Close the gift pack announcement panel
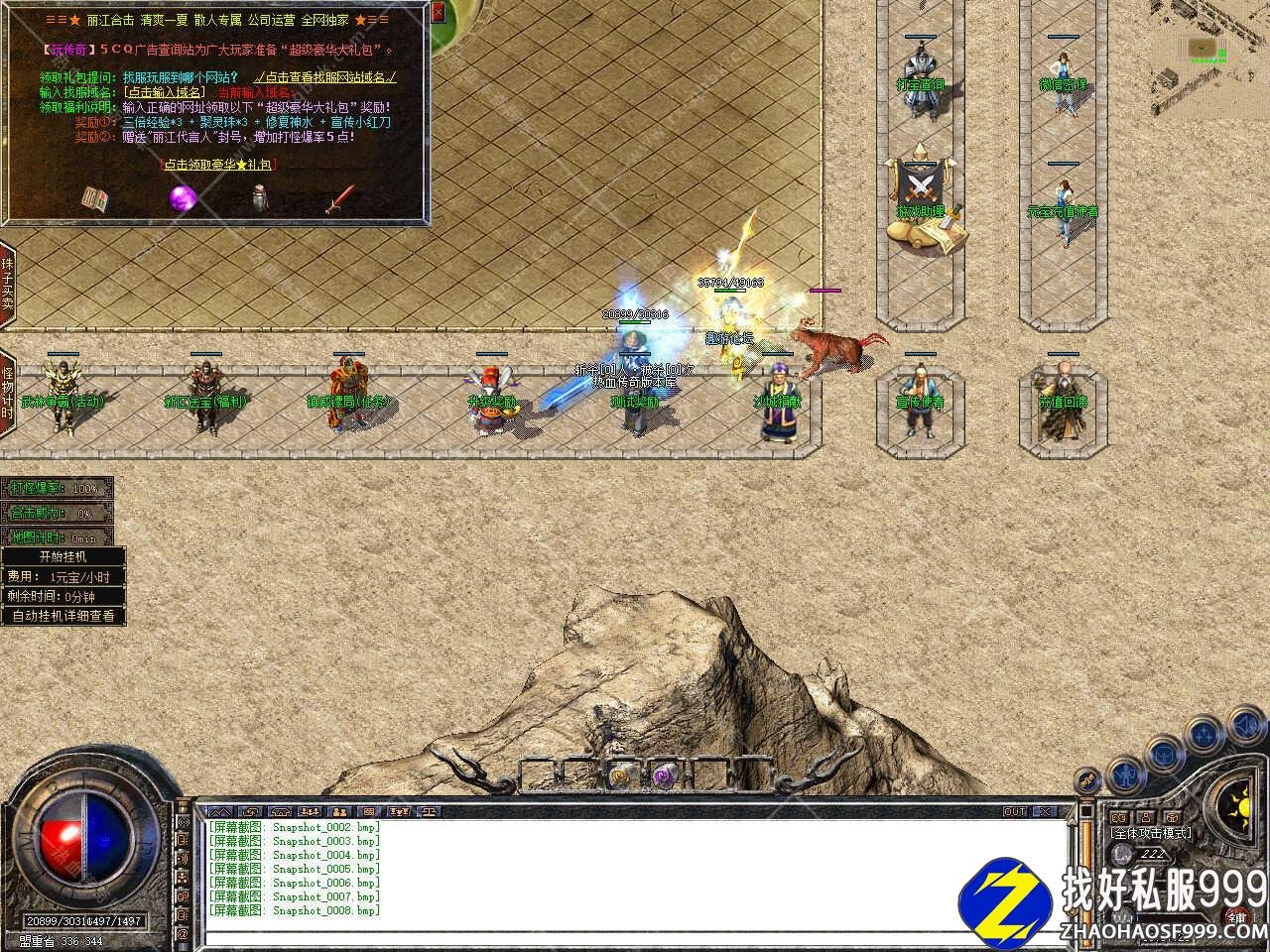 (439, 13)
